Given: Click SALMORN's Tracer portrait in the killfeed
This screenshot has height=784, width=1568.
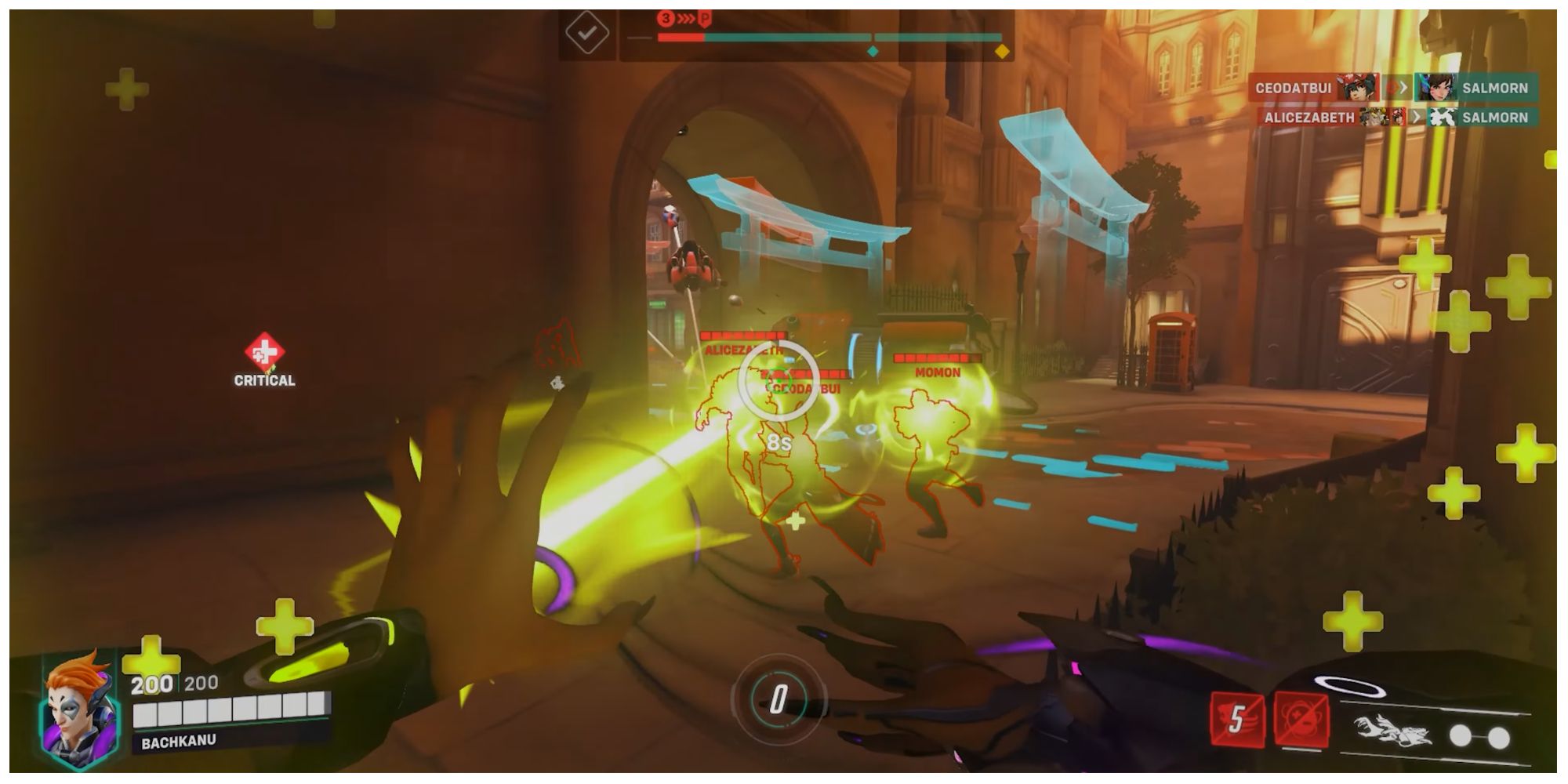Looking at the screenshot, I should (1437, 89).
